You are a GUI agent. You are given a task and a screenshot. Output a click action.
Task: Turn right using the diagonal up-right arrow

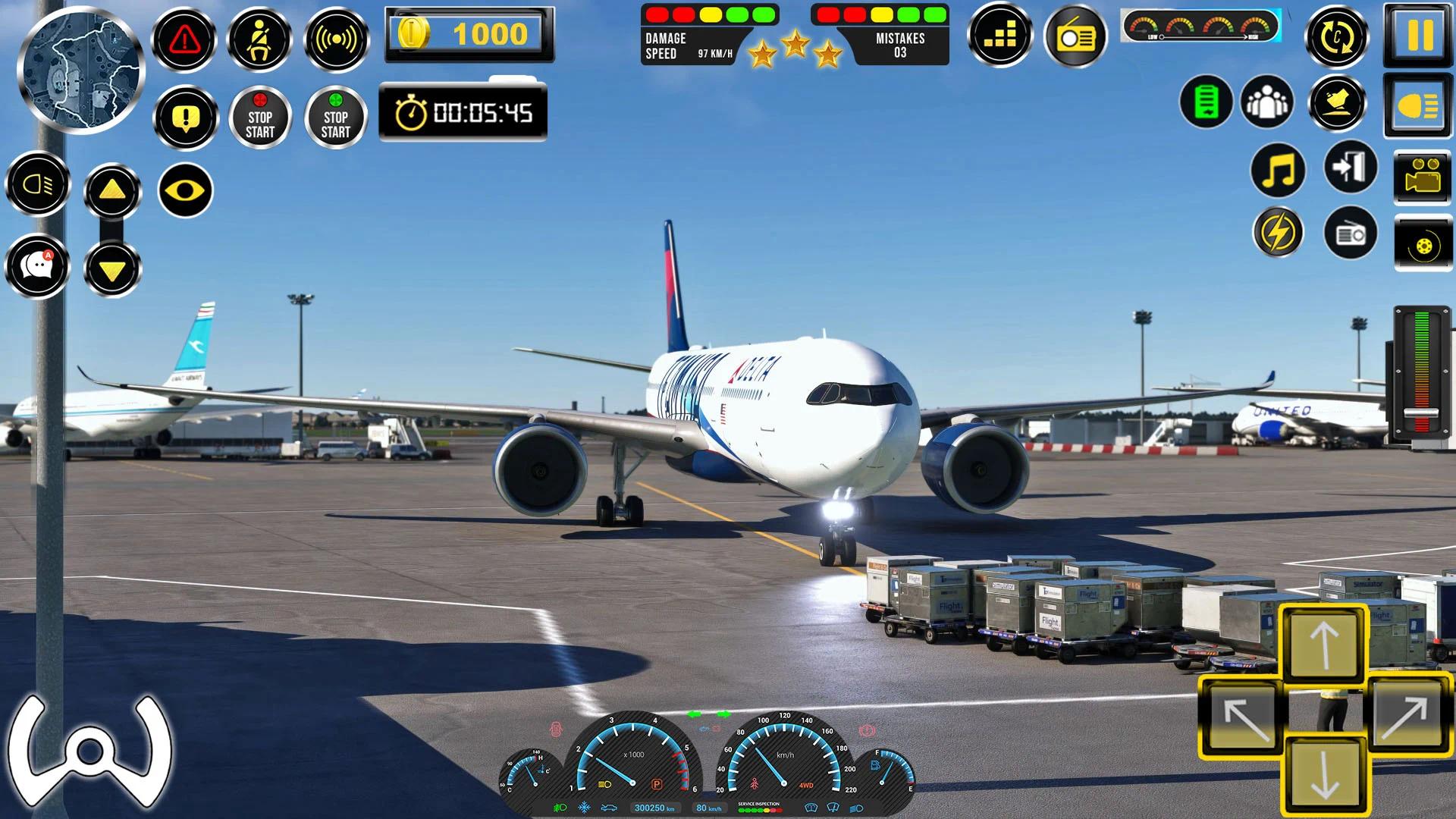coord(1405,714)
